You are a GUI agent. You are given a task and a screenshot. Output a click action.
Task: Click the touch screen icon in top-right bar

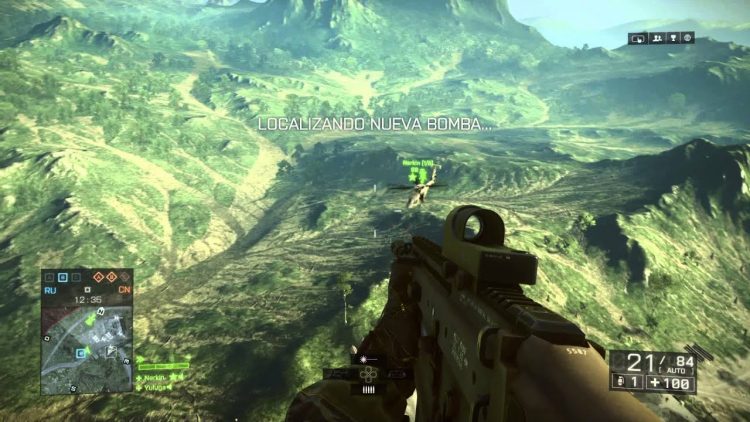(x=639, y=38)
